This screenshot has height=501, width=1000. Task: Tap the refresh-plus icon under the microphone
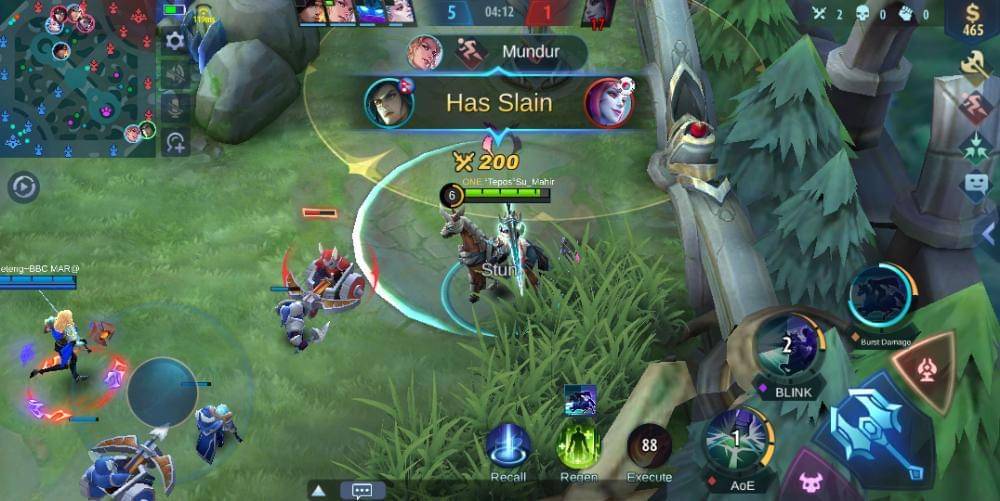[176, 142]
